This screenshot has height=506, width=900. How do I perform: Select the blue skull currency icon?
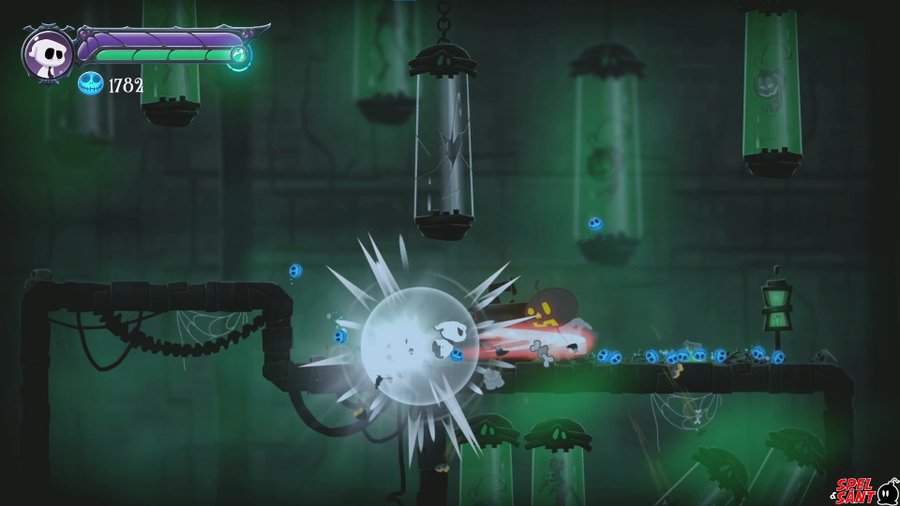point(91,84)
